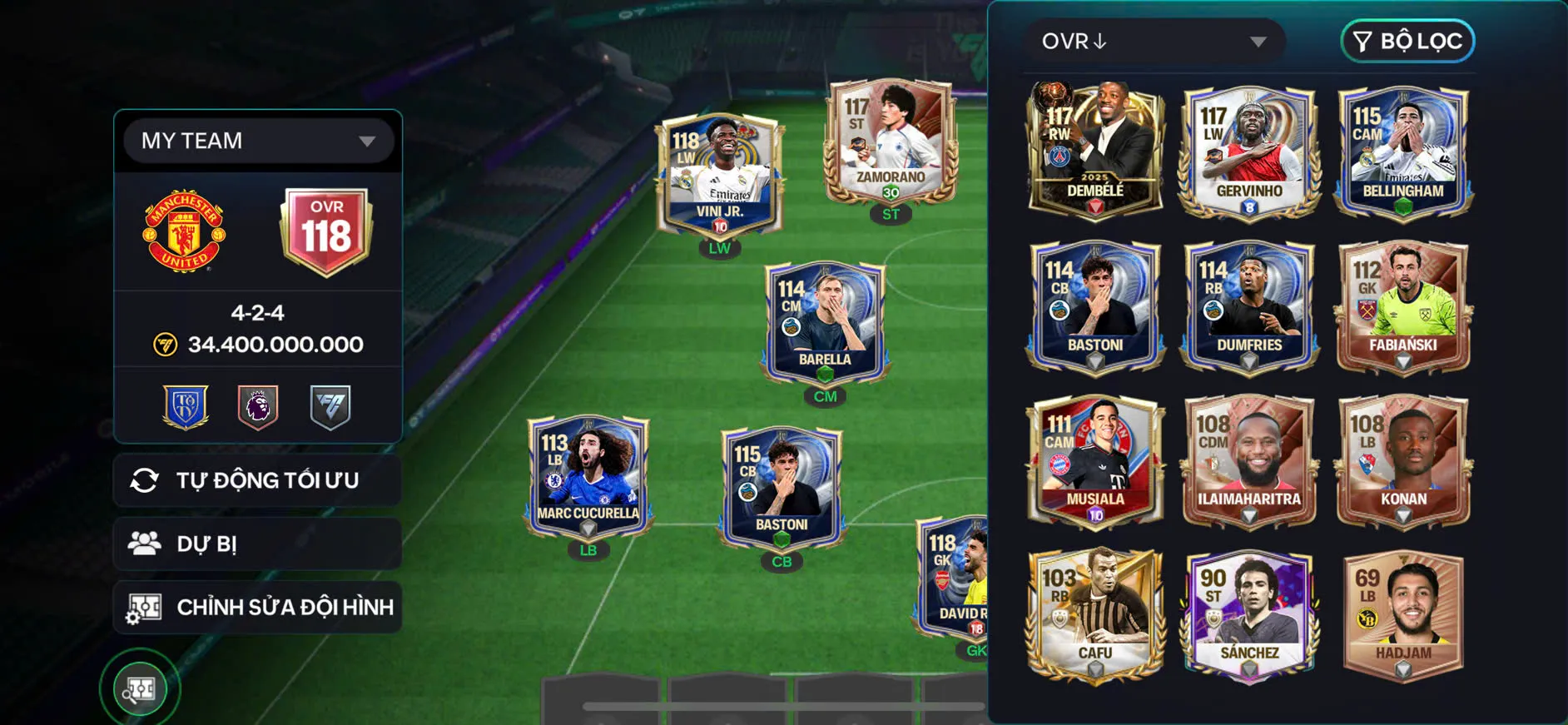The image size is (1568, 725).
Task: Select the Konan 108 LB card
Action: (x=1403, y=459)
